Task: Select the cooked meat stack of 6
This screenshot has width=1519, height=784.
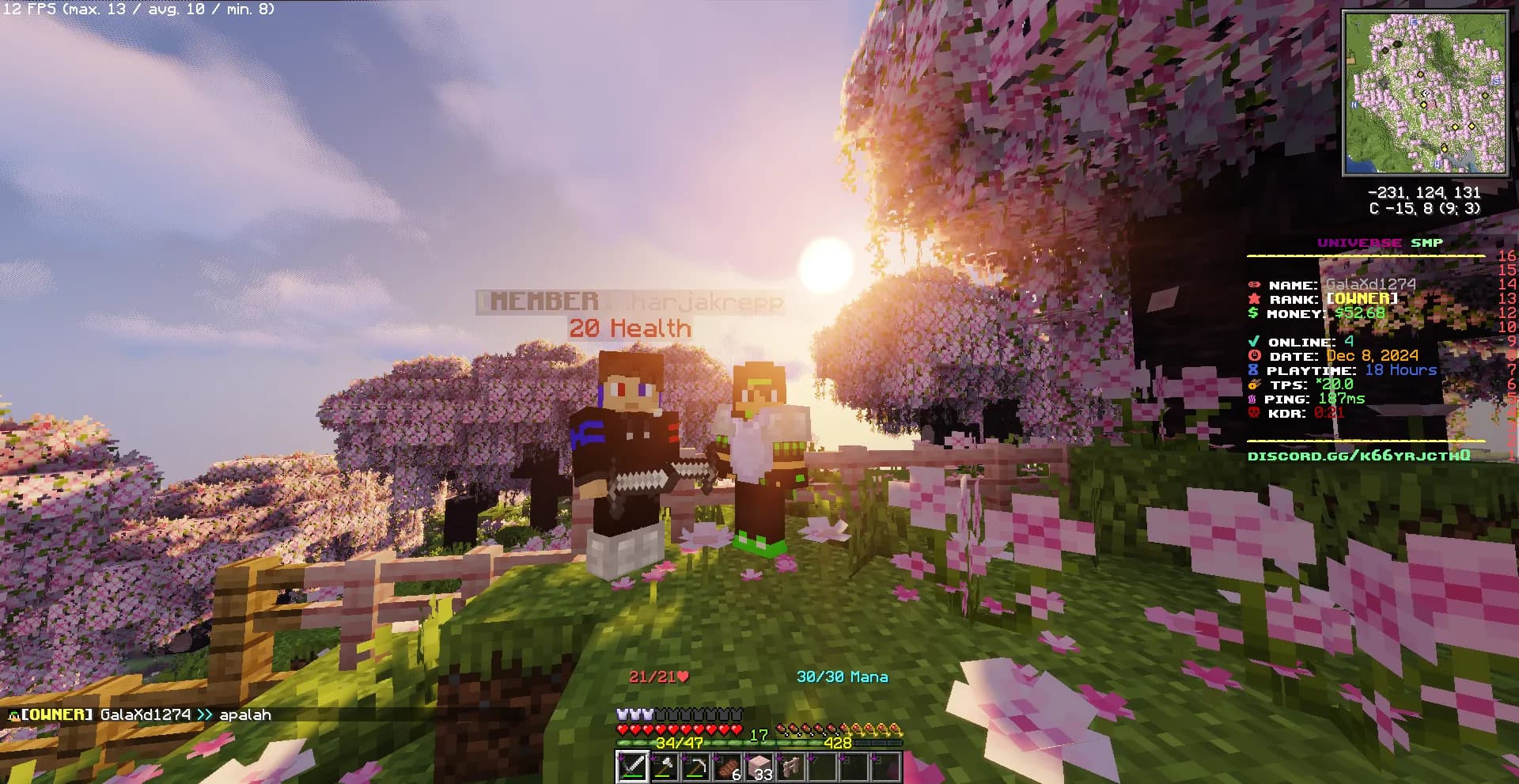Action: point(727,767)
